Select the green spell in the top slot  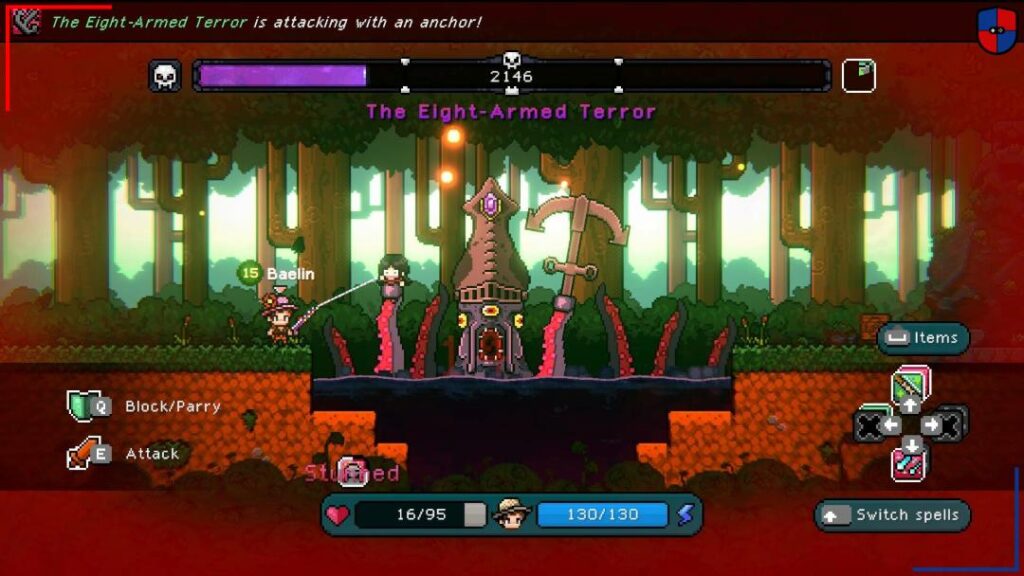[911, 384]
